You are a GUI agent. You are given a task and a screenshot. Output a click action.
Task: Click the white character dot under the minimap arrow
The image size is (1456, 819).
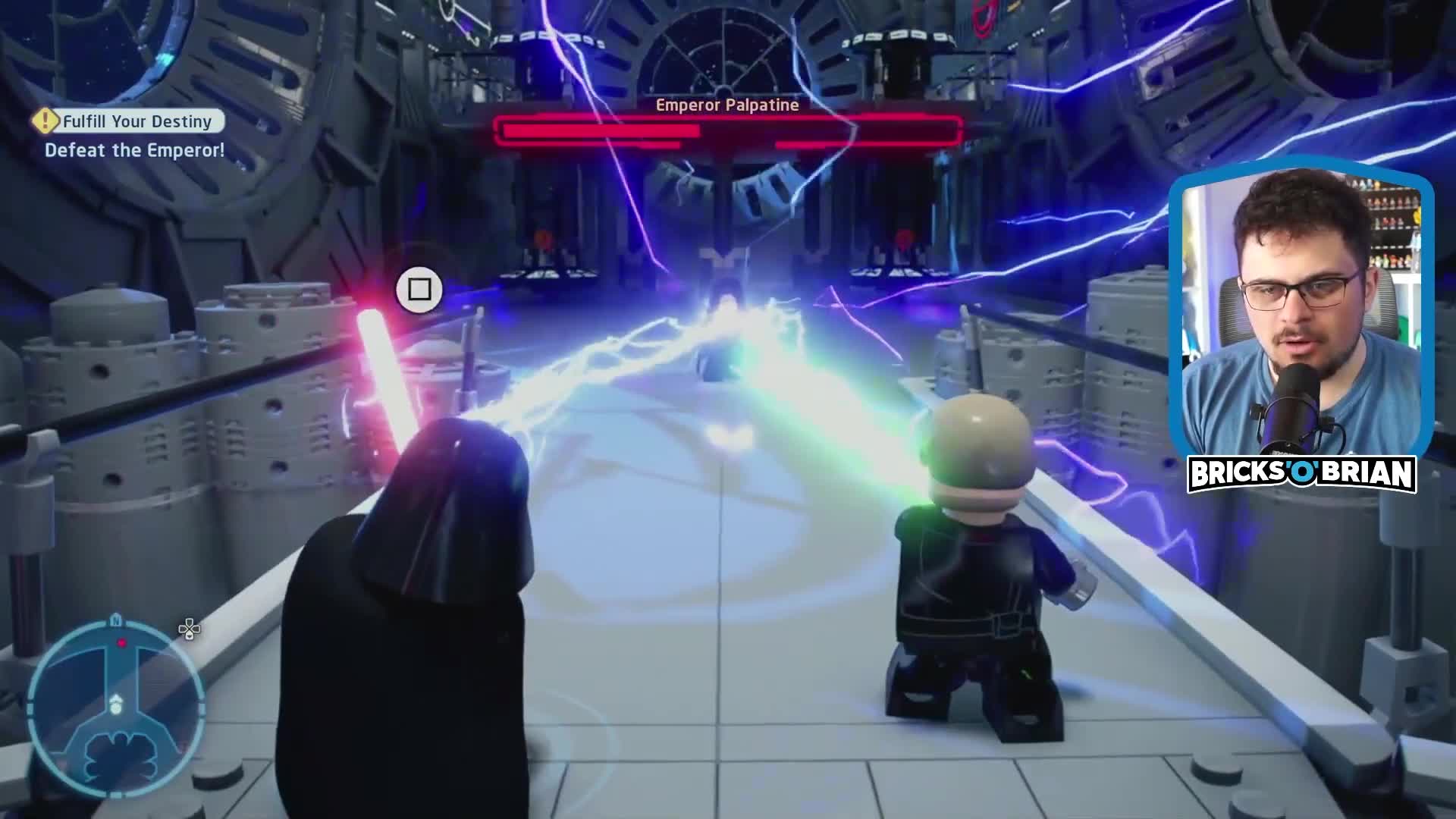(x=115, y=709)
